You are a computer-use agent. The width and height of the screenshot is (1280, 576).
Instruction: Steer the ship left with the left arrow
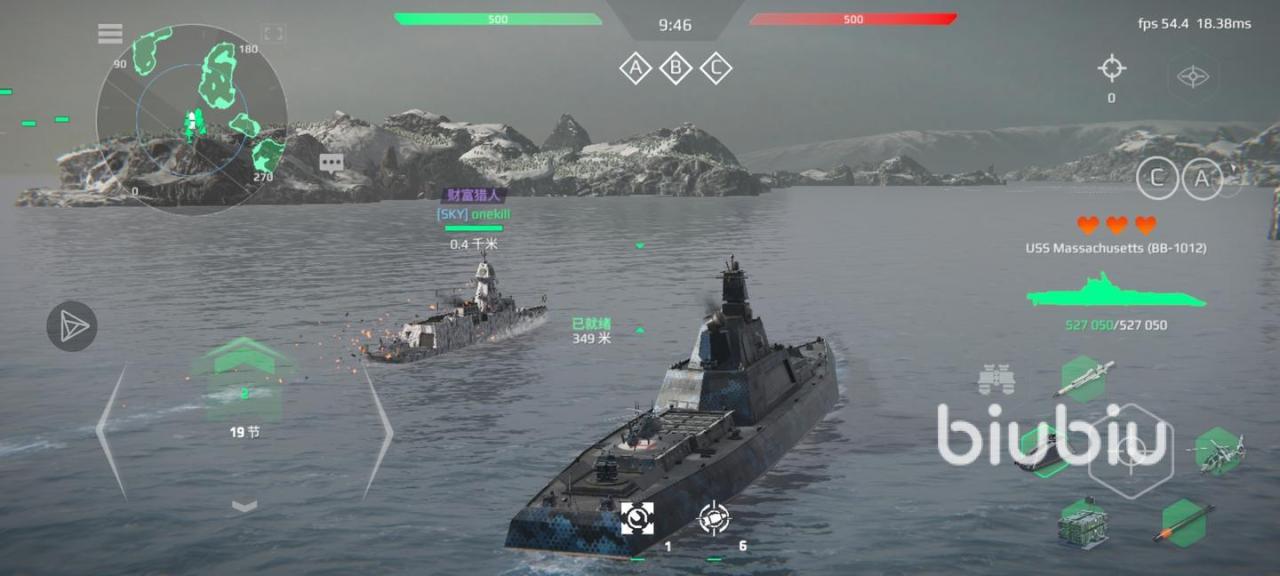pyautogui.click(x=112, y=430)
